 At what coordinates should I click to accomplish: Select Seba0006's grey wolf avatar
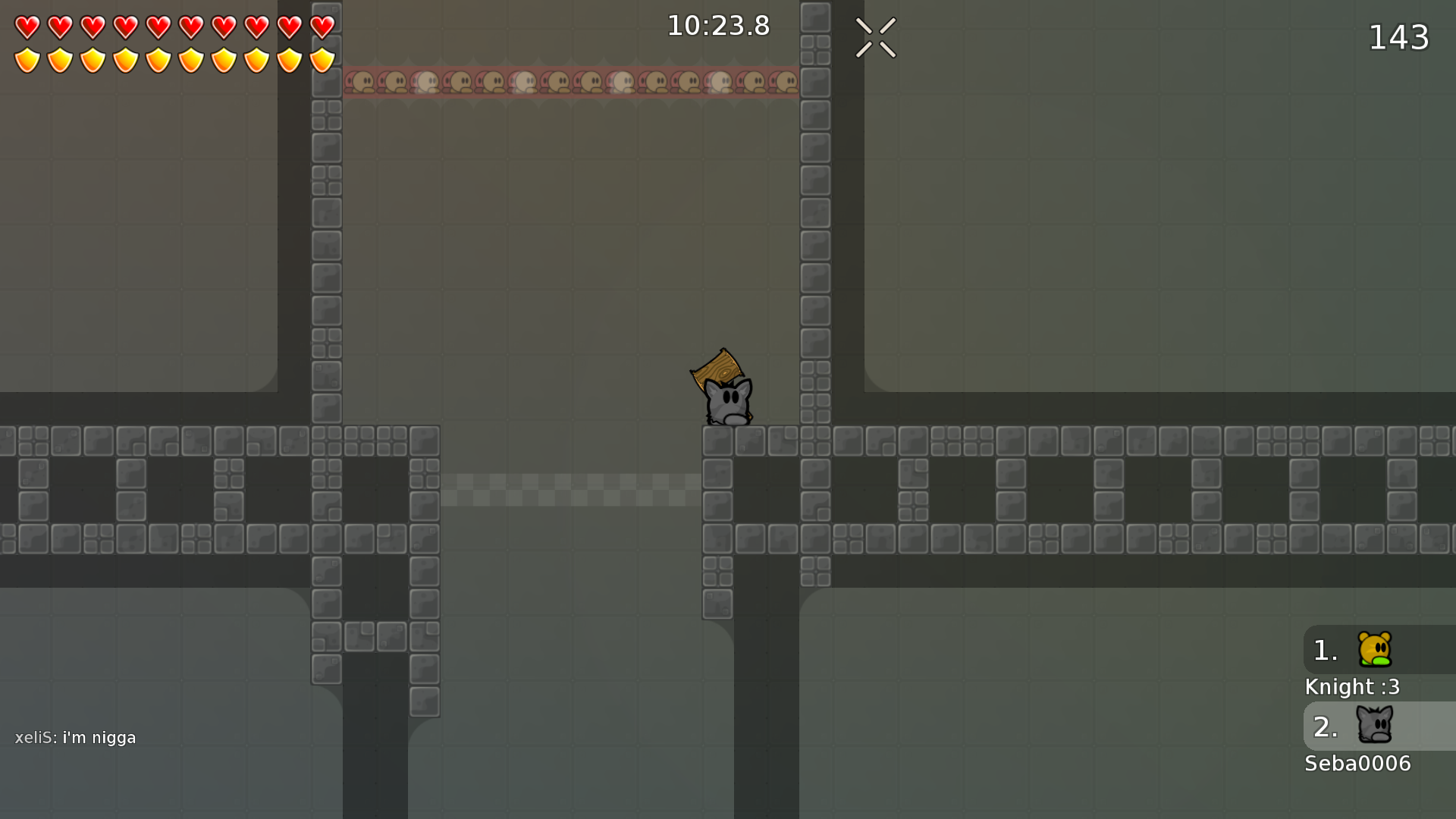tap(1374, 726)
